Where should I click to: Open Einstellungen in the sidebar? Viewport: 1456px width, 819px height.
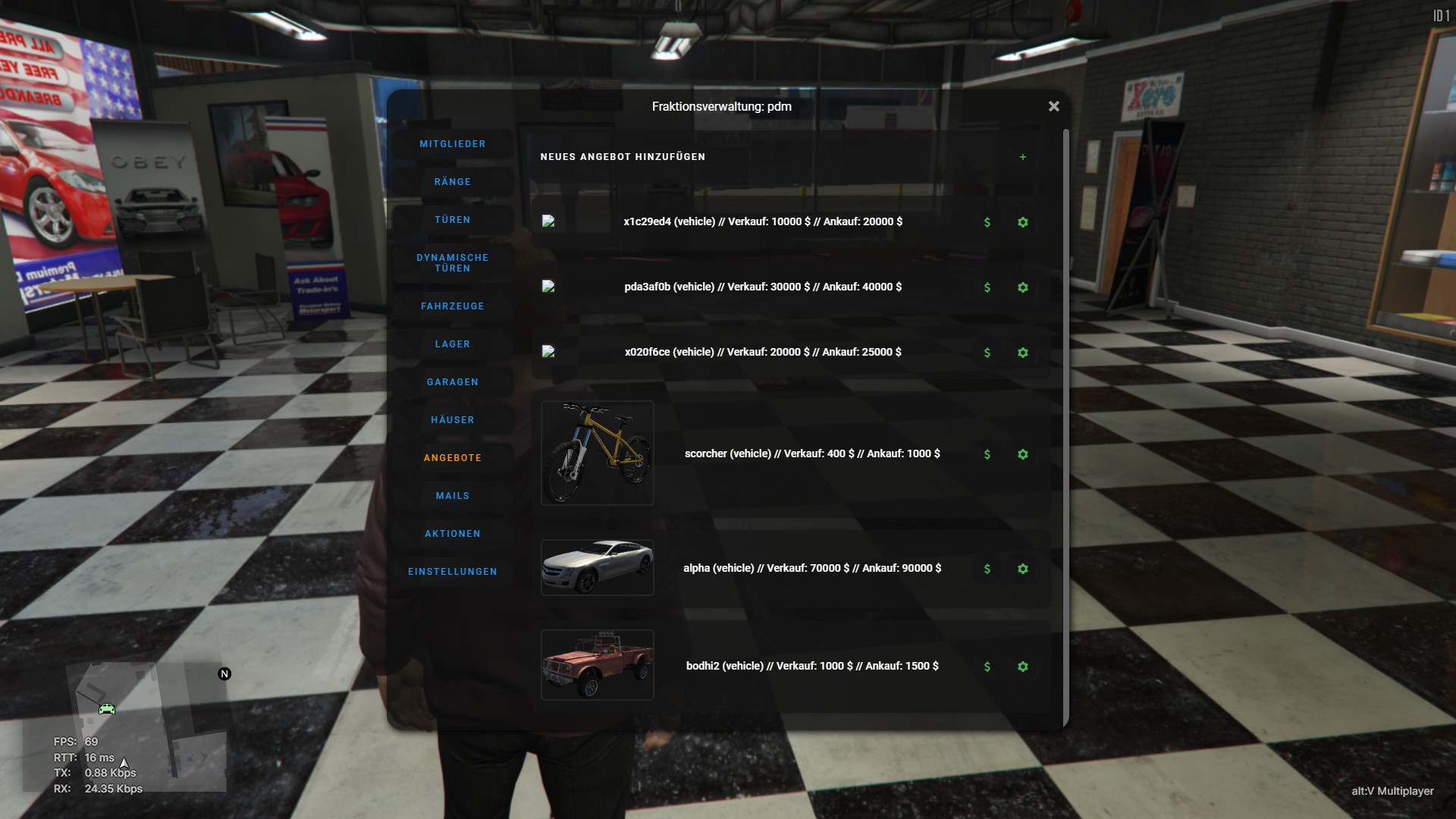tap(453, 572)
